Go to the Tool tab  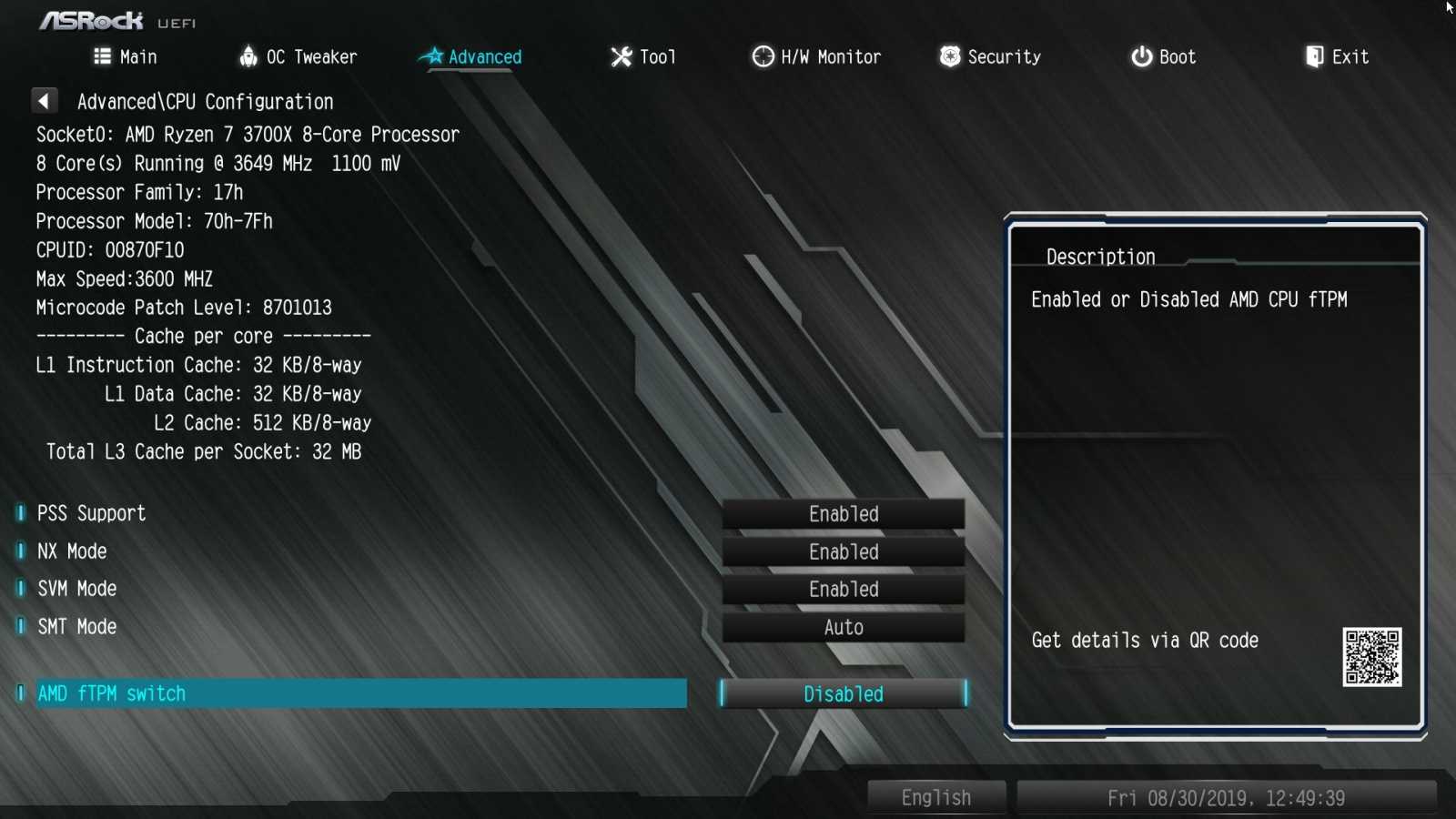click(643, 56)
